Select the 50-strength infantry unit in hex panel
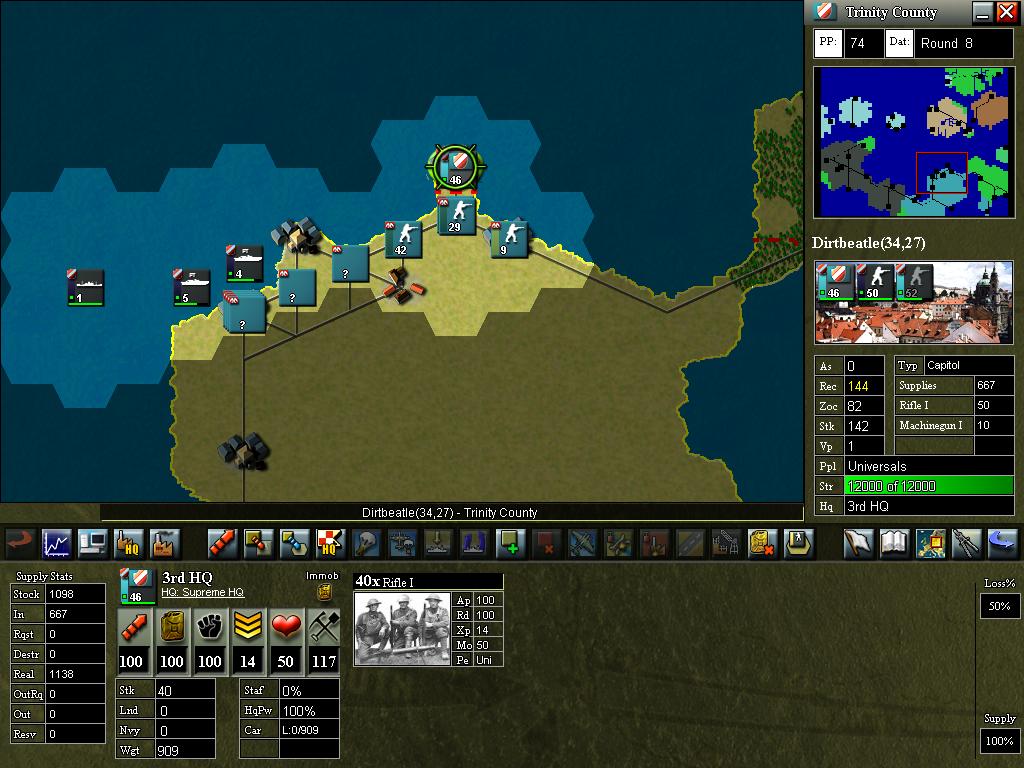Screen dimensions: 1024x768 pyautogui.click(x=874, y=282)
